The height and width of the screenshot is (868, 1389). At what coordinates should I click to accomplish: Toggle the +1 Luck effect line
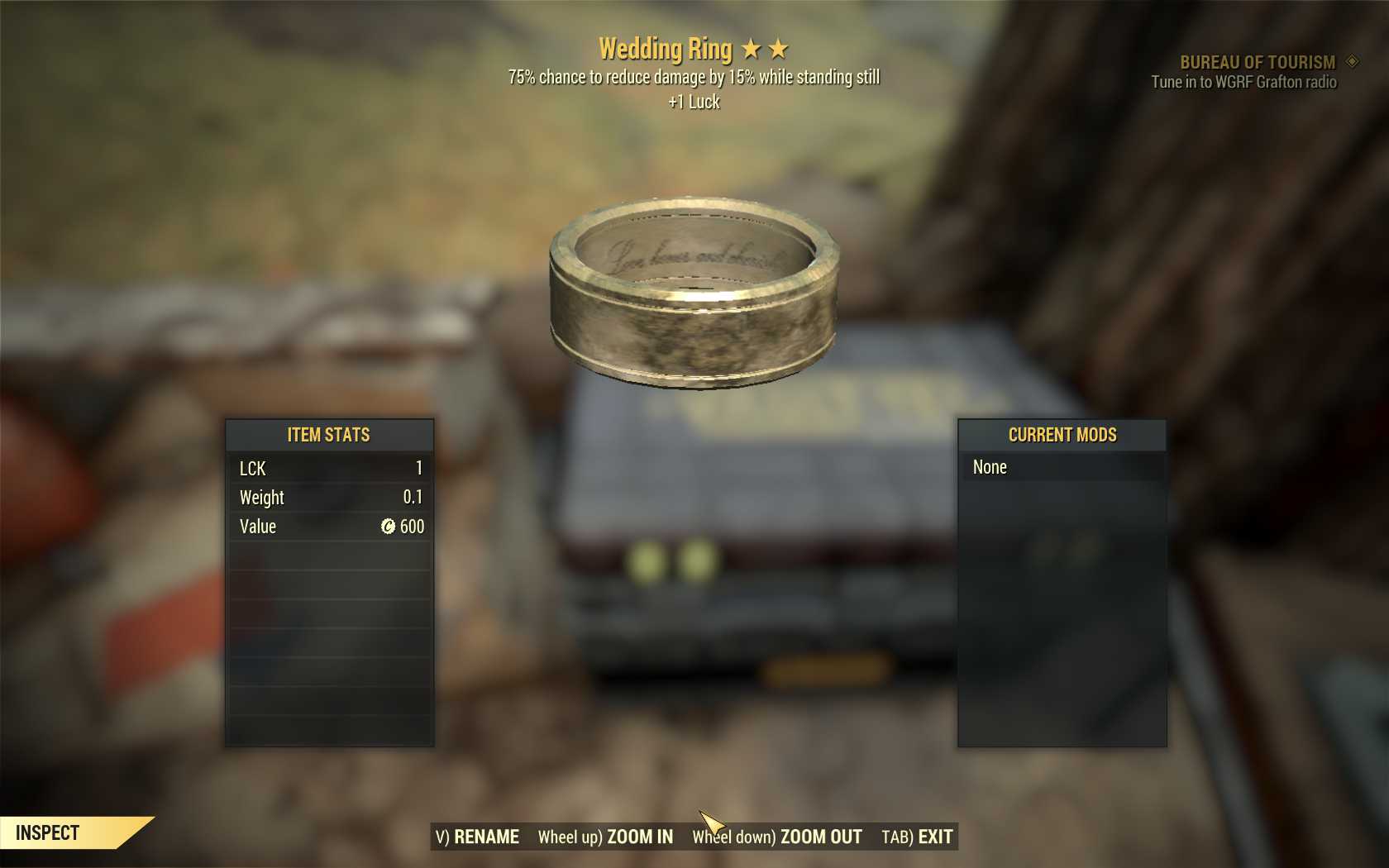tap(694, 102)
